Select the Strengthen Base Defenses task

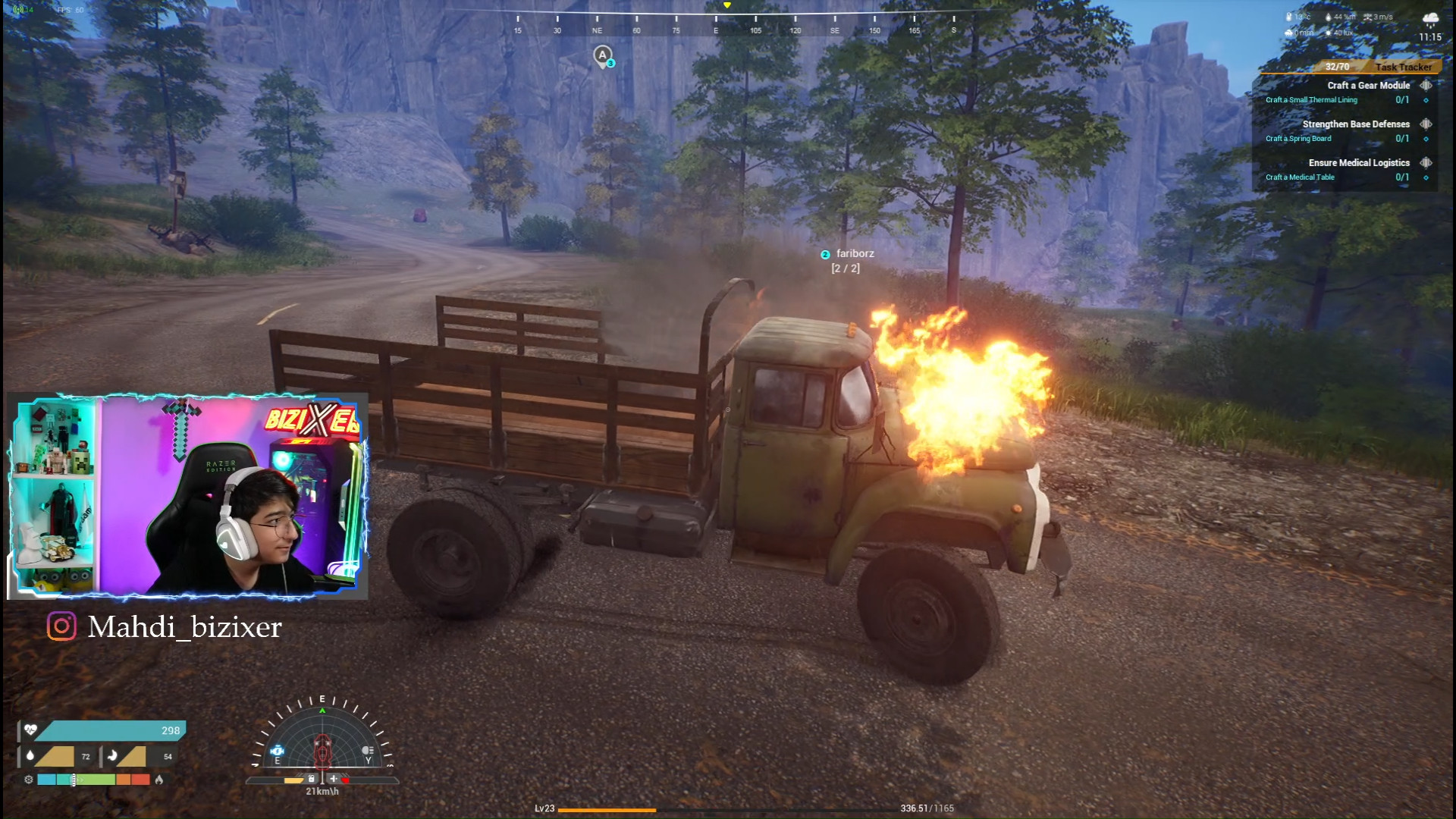point(1355,124)
